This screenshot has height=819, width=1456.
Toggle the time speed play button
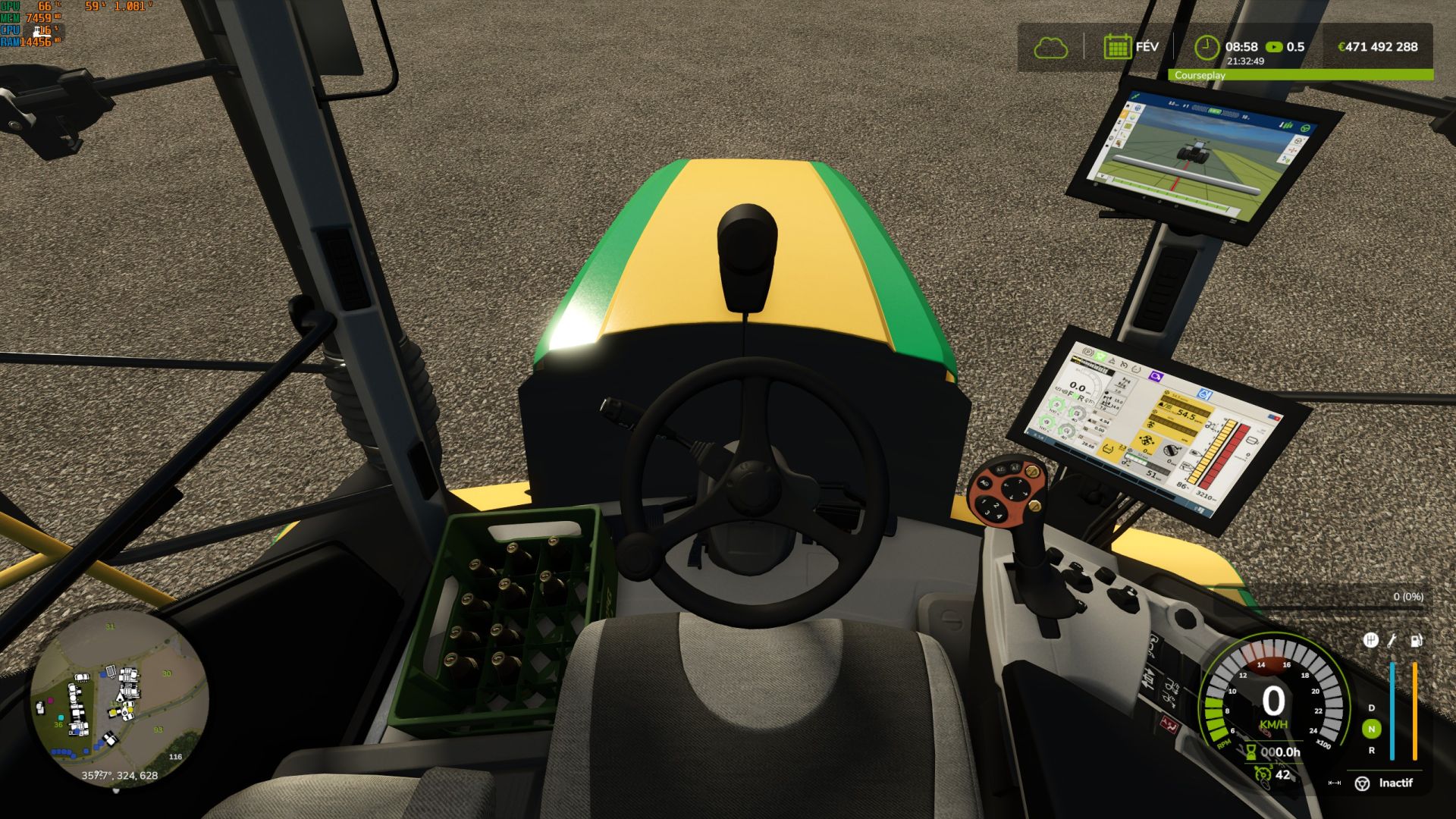[1274, 47]
